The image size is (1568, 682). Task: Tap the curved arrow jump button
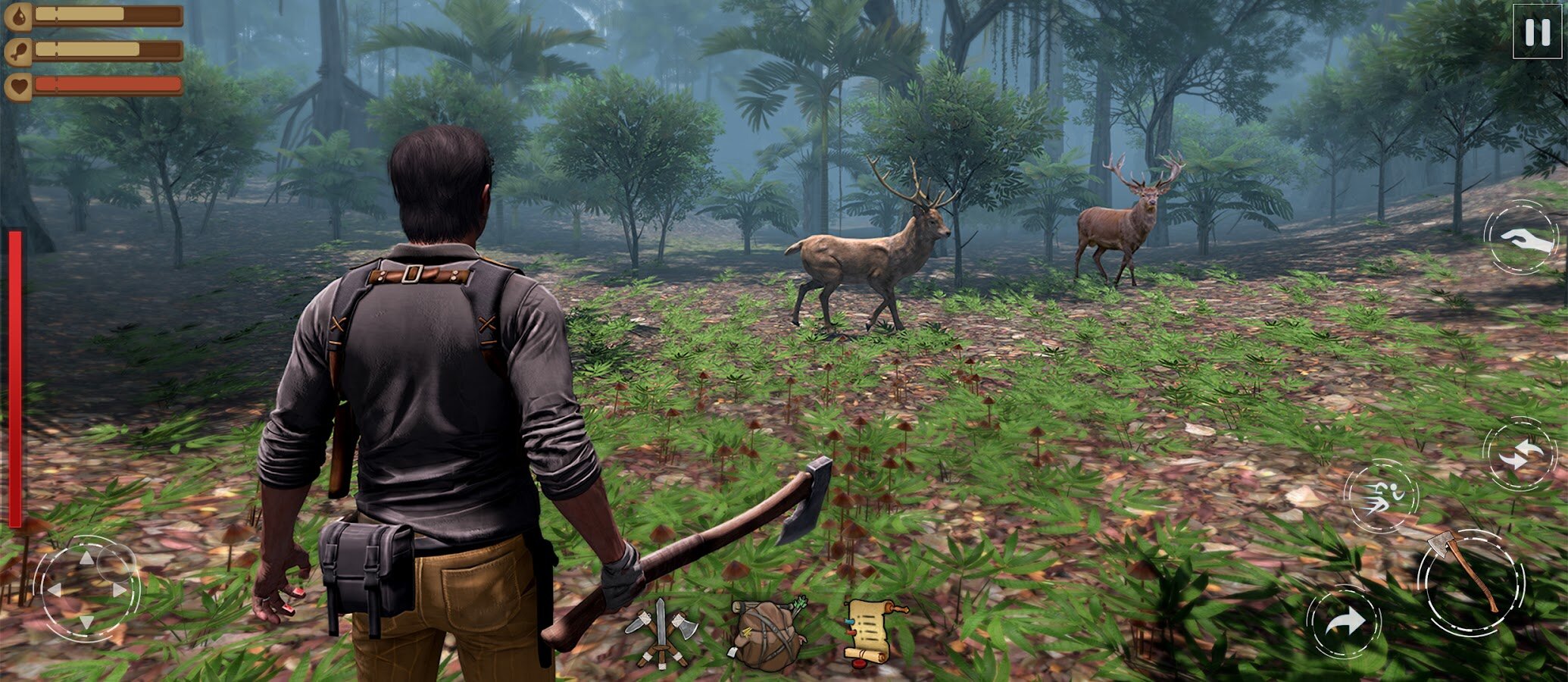tap(1343, 623)
